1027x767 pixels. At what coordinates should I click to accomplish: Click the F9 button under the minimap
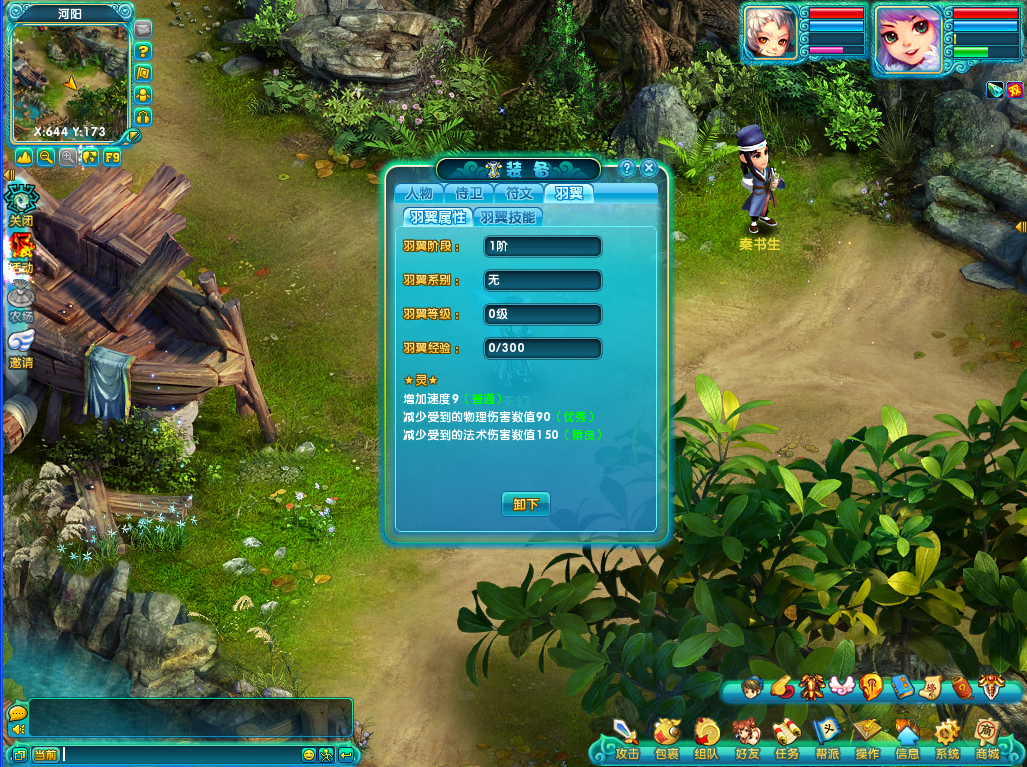112,157
